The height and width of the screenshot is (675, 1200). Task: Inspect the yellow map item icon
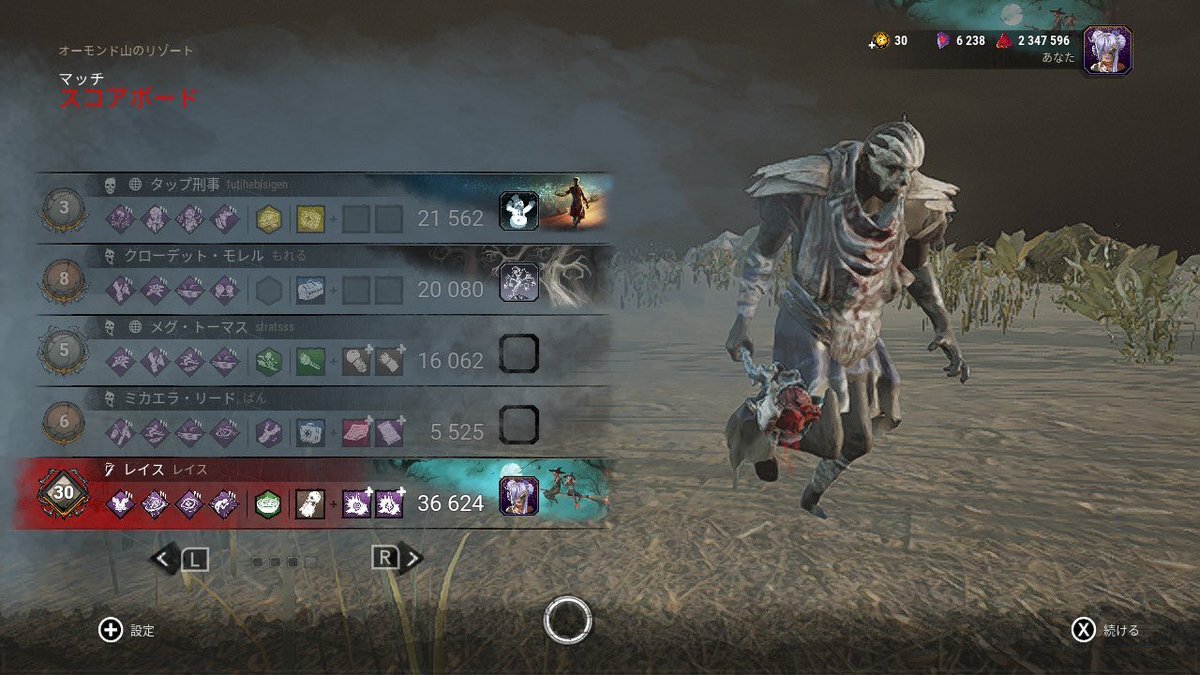pos(310,218)
